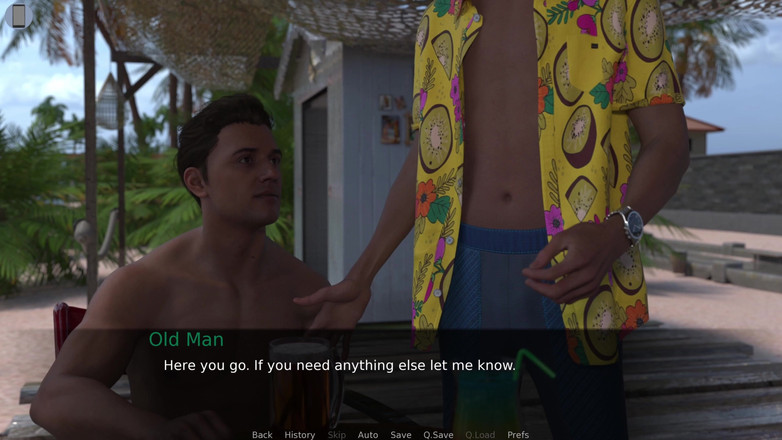This screenshot has width=782, height=440.
Task: Skip ahead through dialogue
Action: point(337,435)
